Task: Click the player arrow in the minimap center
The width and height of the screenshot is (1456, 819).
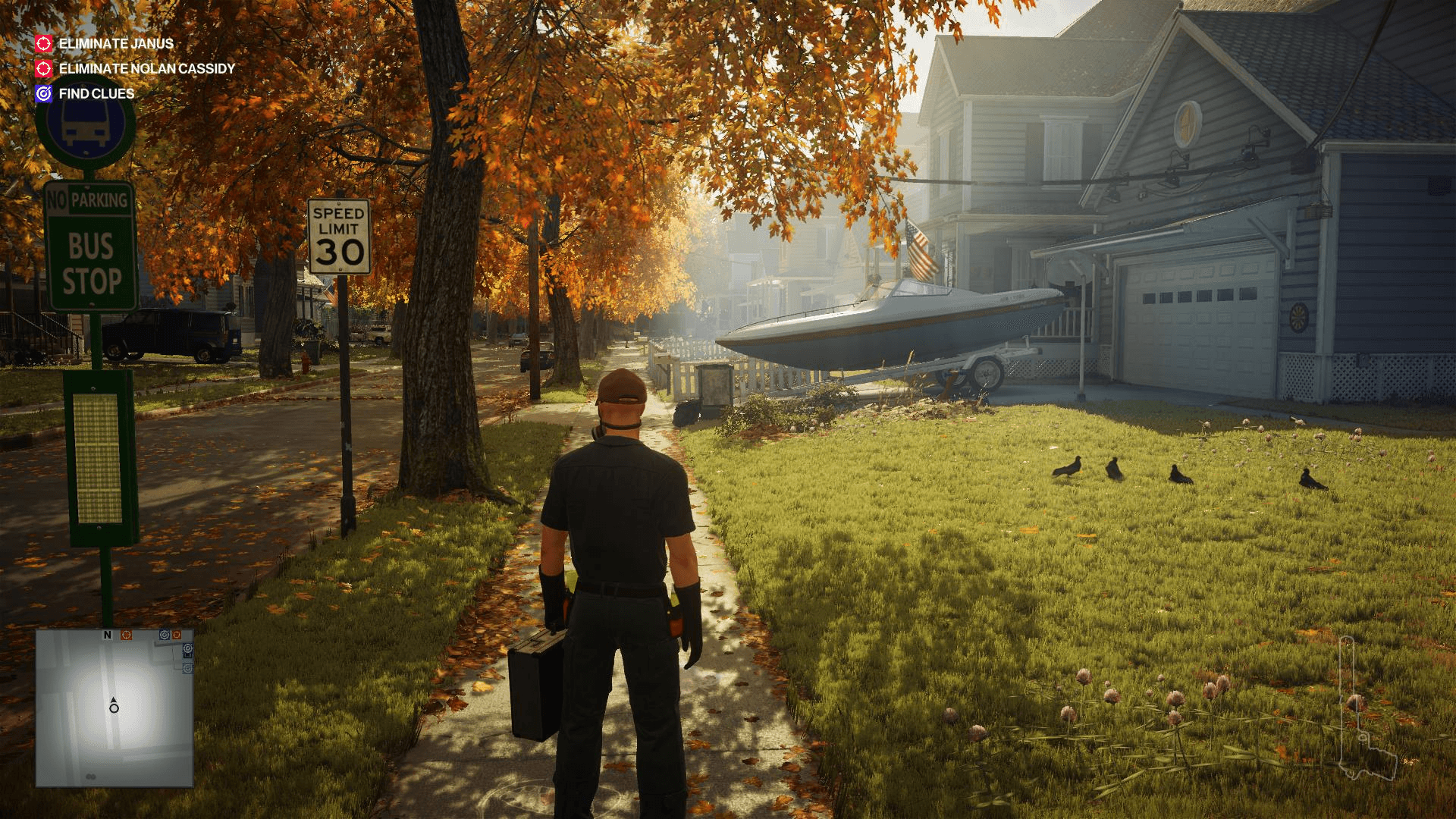Action: (x=112, y=706)
